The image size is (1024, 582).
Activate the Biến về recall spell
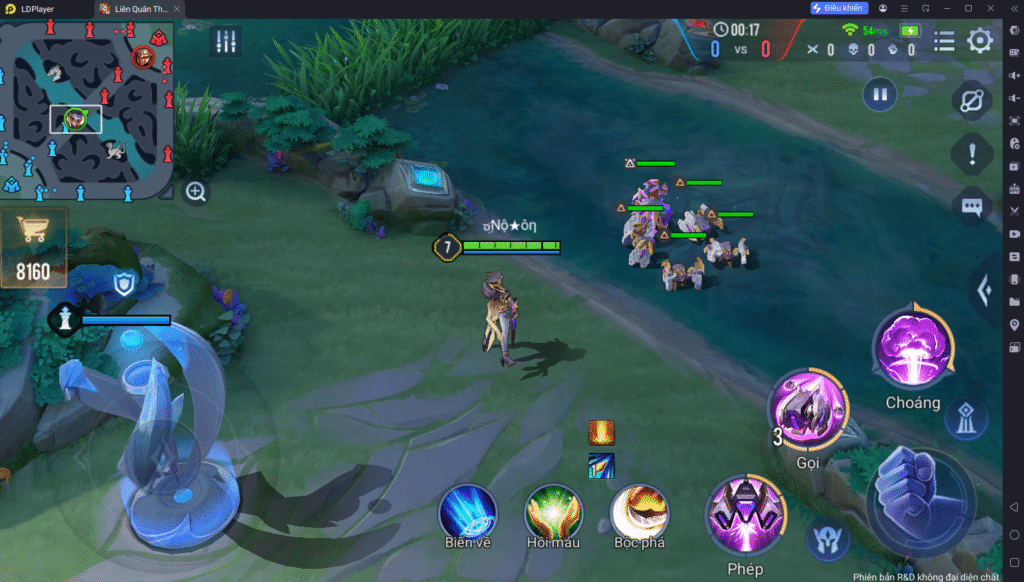pyautogui.click(x=468, y=513)
